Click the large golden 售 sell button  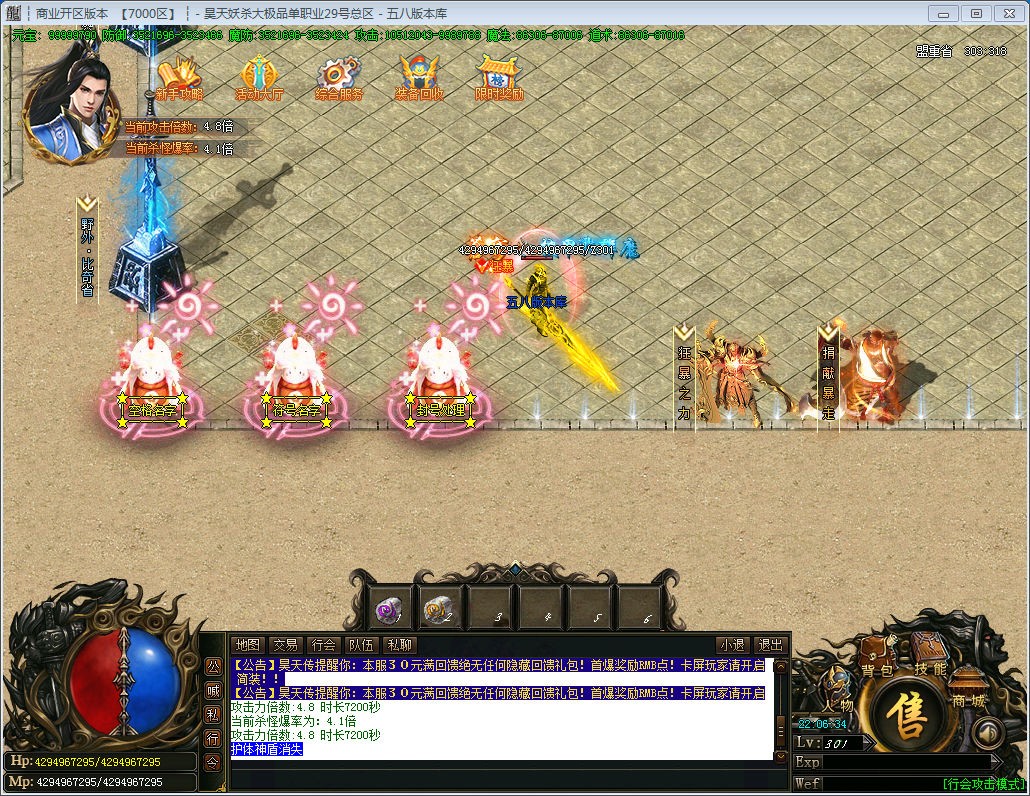[x=909, y=717]
